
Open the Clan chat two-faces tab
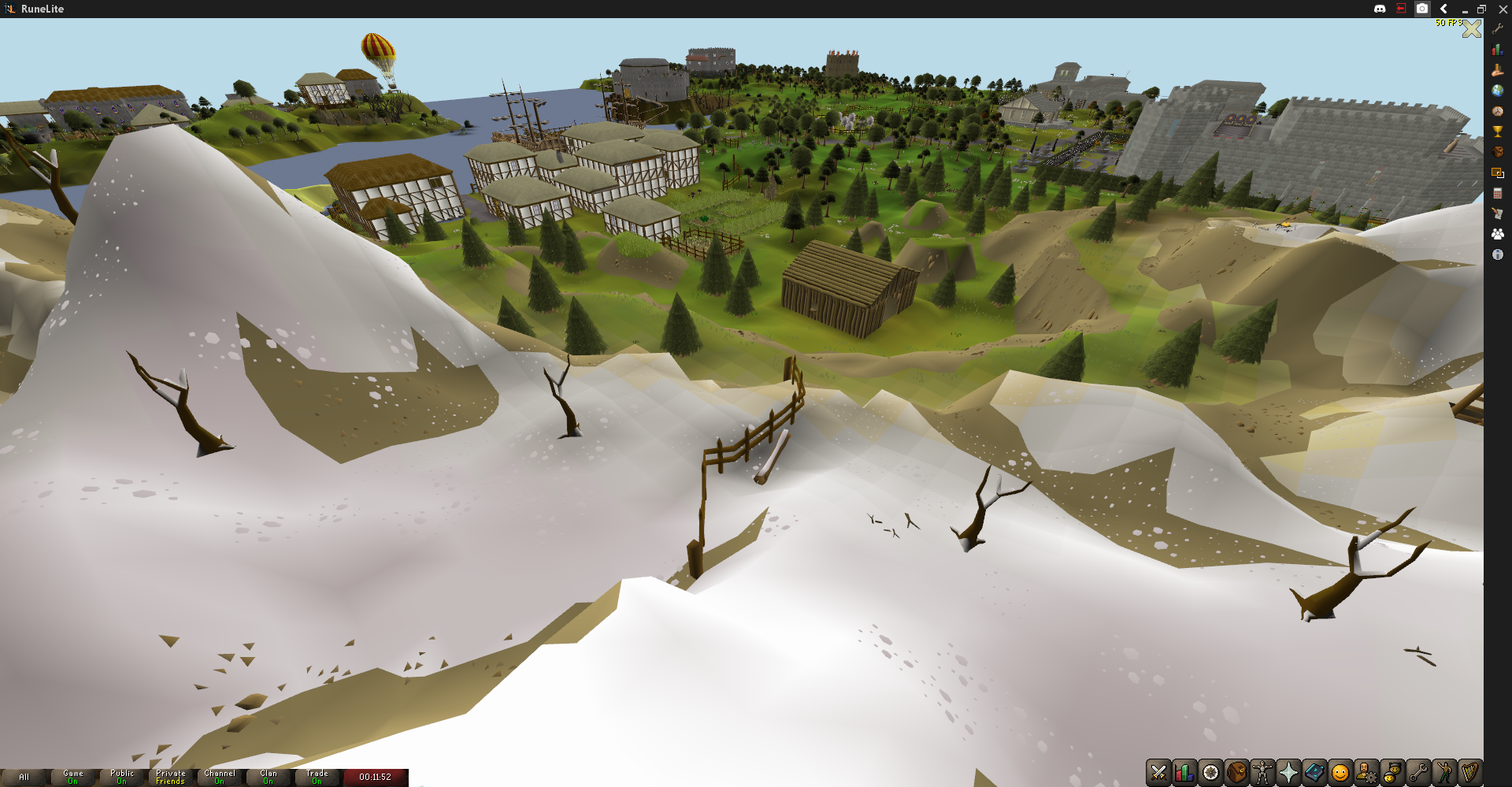point(1392,773)
